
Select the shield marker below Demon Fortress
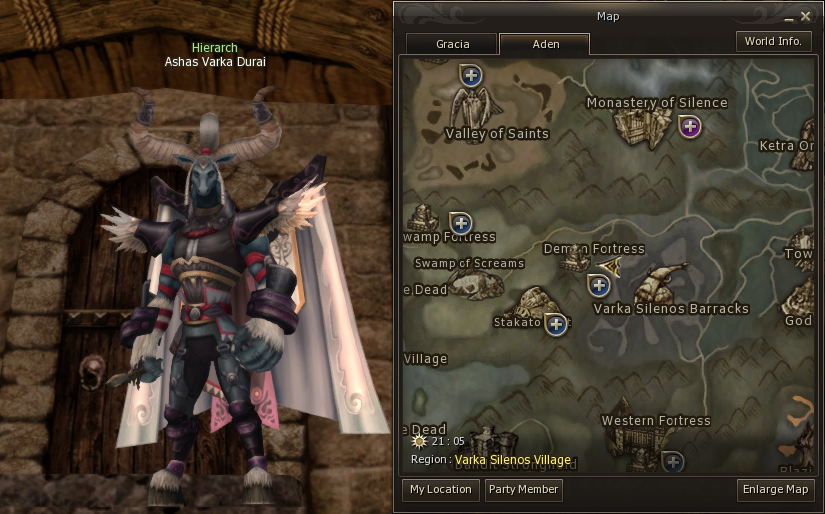tap(598, 286)
